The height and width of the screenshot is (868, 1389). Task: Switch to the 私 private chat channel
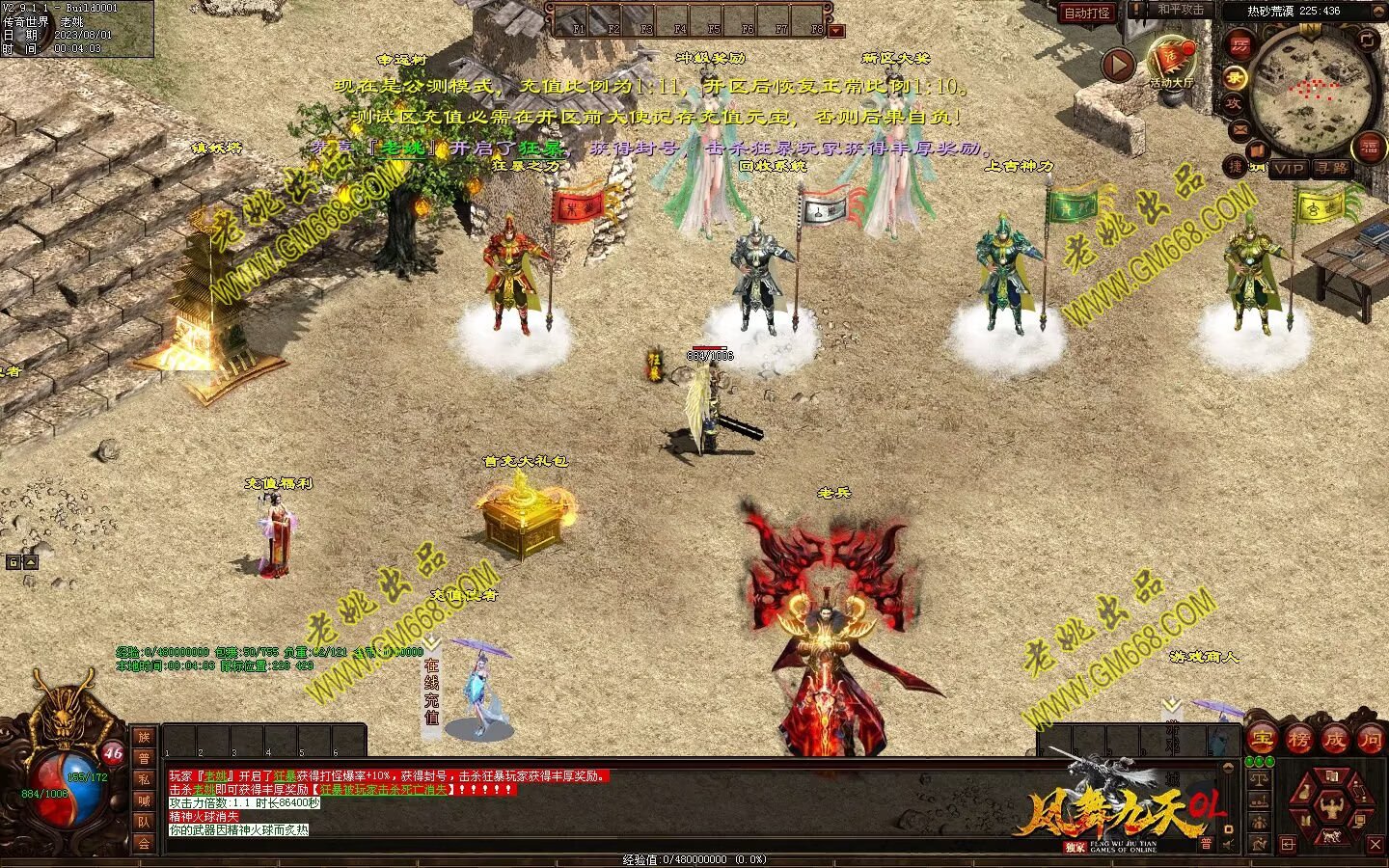(144, 779)
